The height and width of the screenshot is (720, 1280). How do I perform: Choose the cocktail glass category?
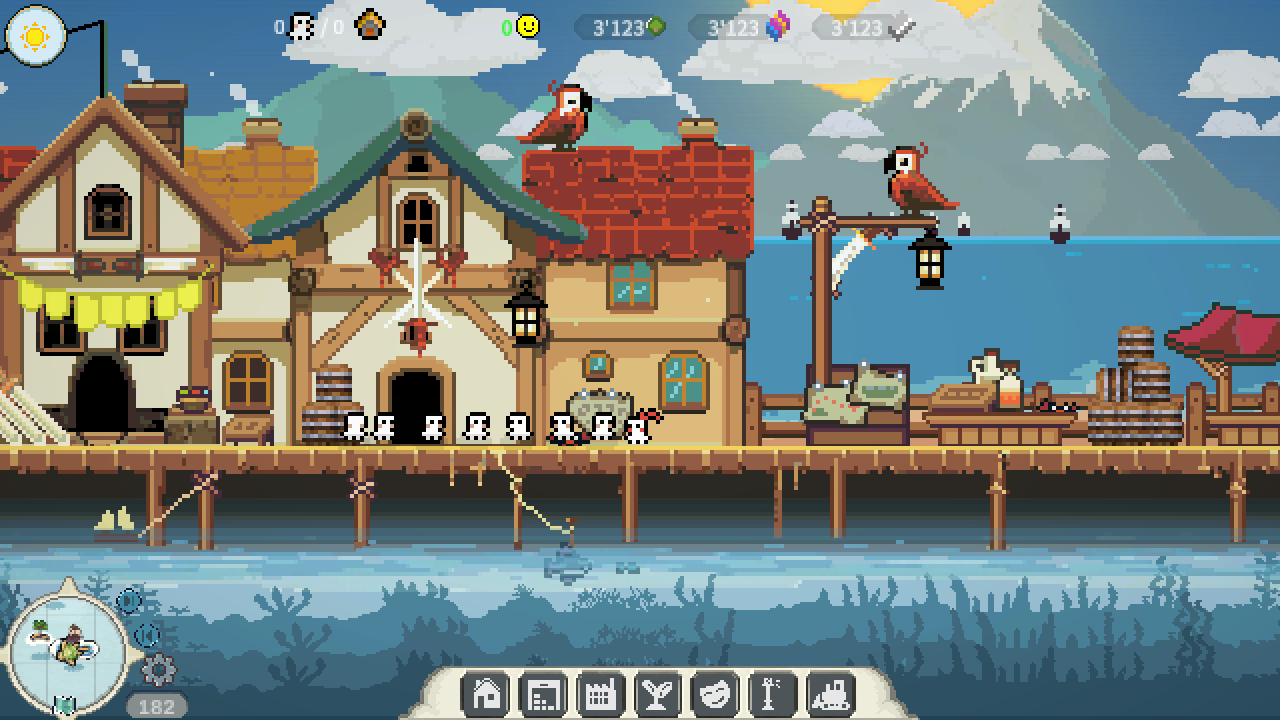(658, 693)
